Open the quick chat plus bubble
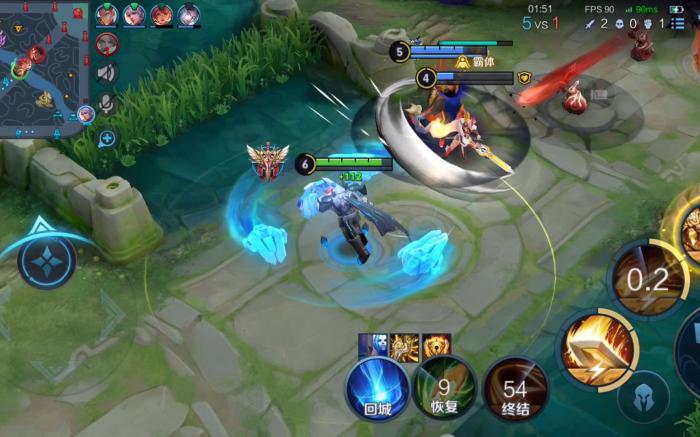The width and height of the screenshot is (700, 437). point(107,138)
